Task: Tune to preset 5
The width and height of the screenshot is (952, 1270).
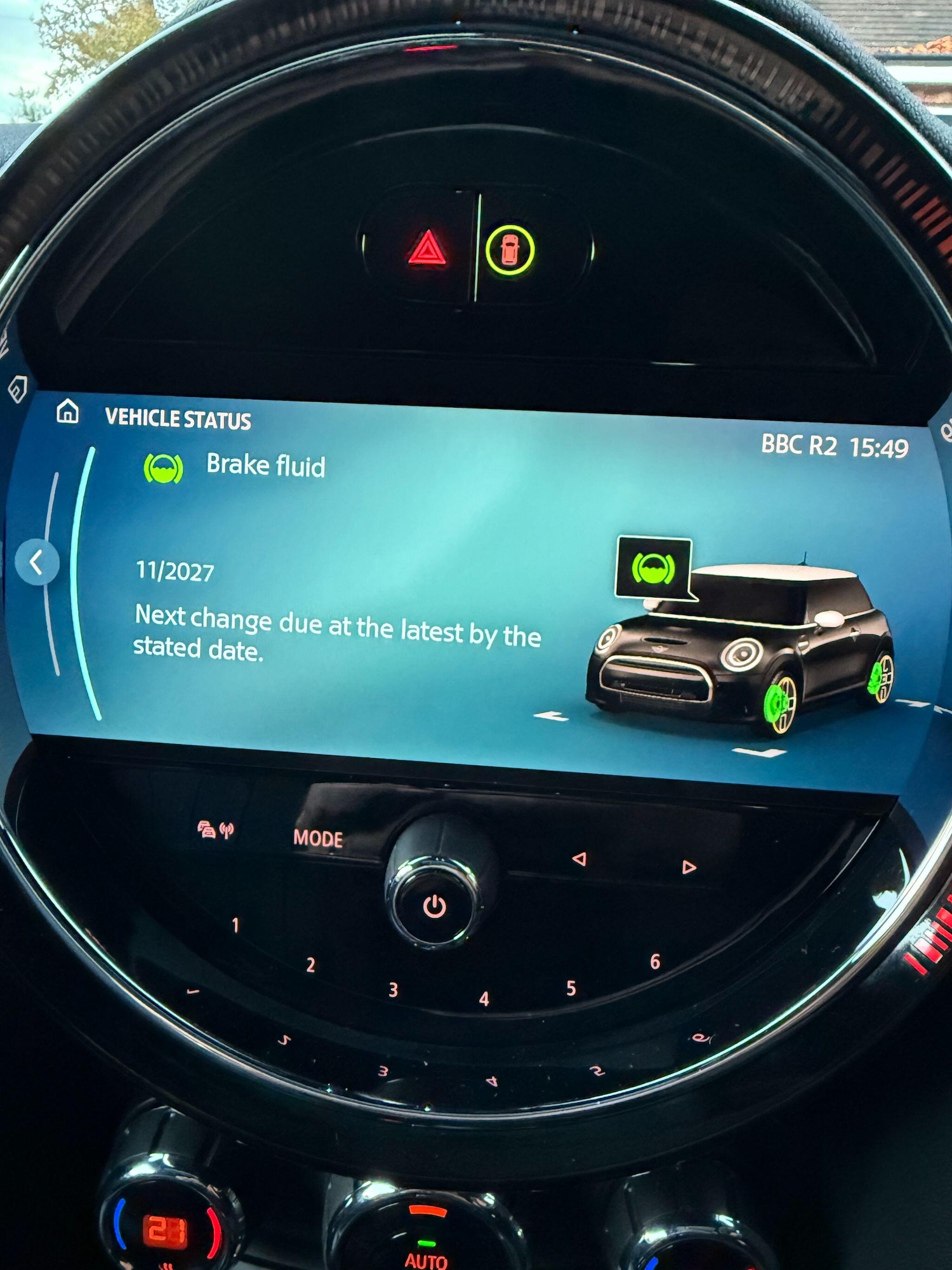Action: (x=571, y=988)
